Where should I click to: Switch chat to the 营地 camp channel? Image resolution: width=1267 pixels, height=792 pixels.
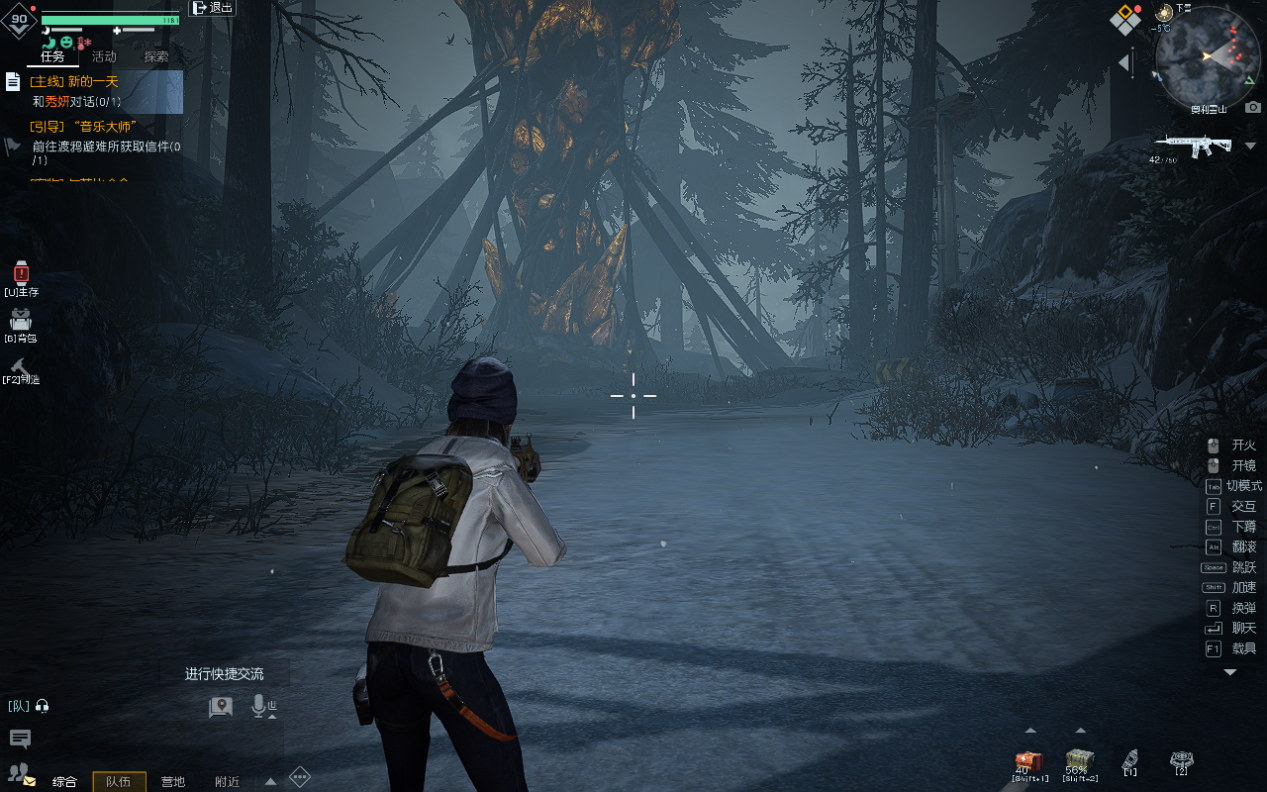pyautogui.click(x=173, y=781)
